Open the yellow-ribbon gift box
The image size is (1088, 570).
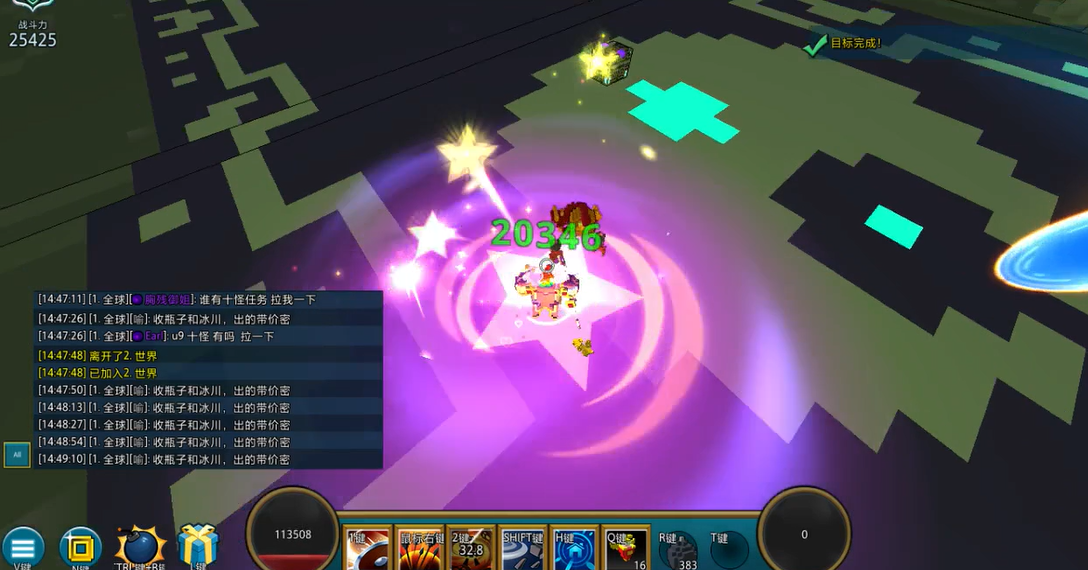pos(198,547)
